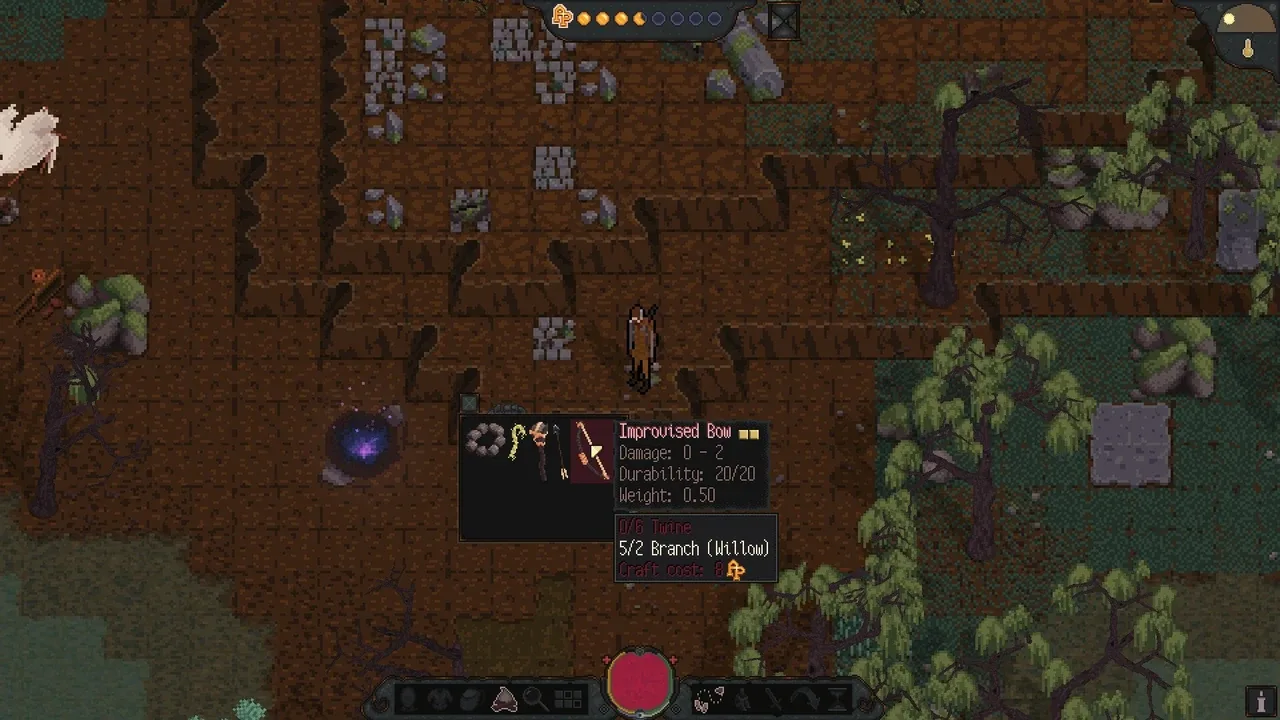Viewport: 1280px width, 720px height.
Task: Click the curved arrow action button
Action: point(805,699)
